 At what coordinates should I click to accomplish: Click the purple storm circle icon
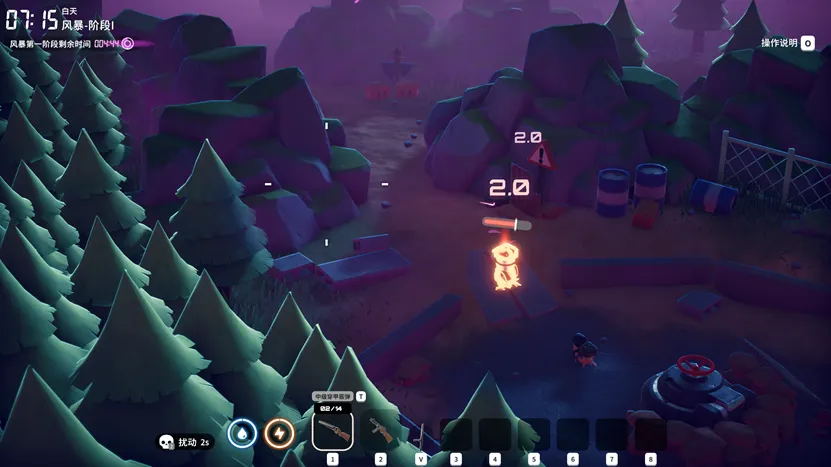(x=127, y=44)
